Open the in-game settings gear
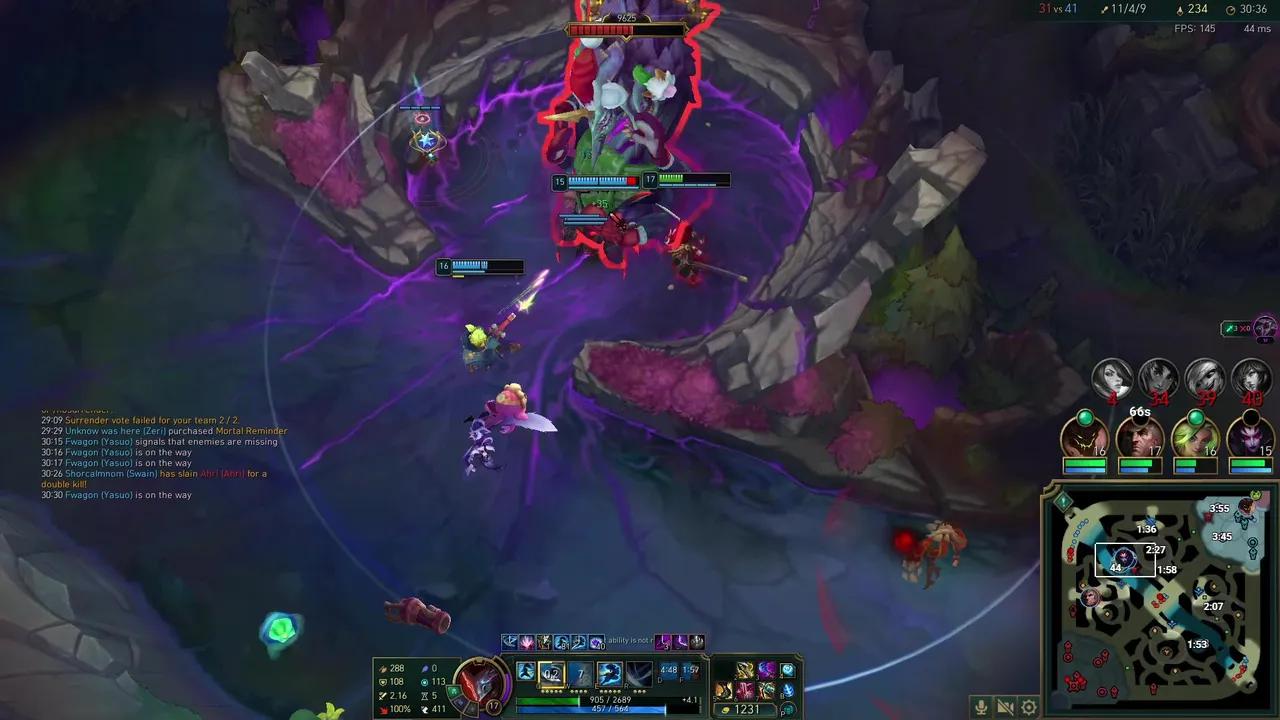 (x=1028, y=707)
